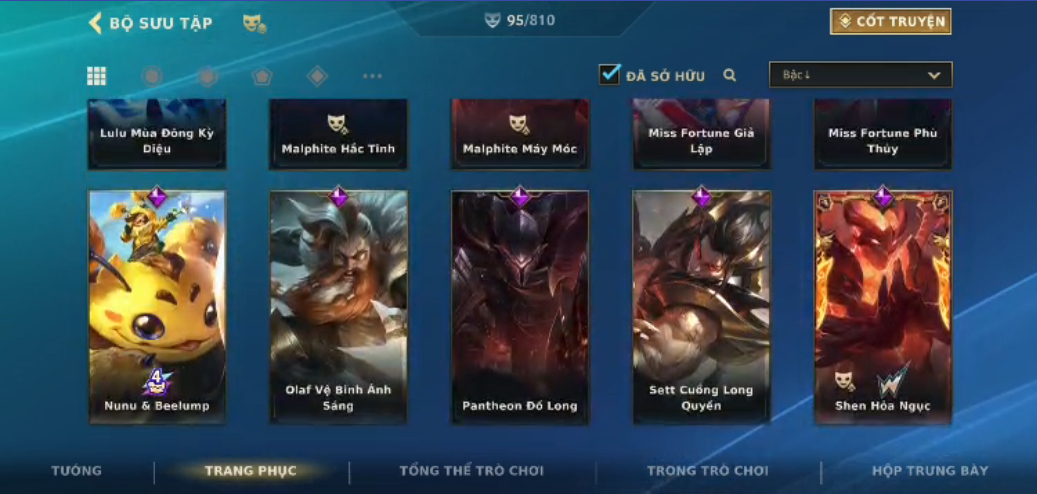Go back from Bộ Sưu Tập
Screen dimensions: 1037x494
point(96,23)
